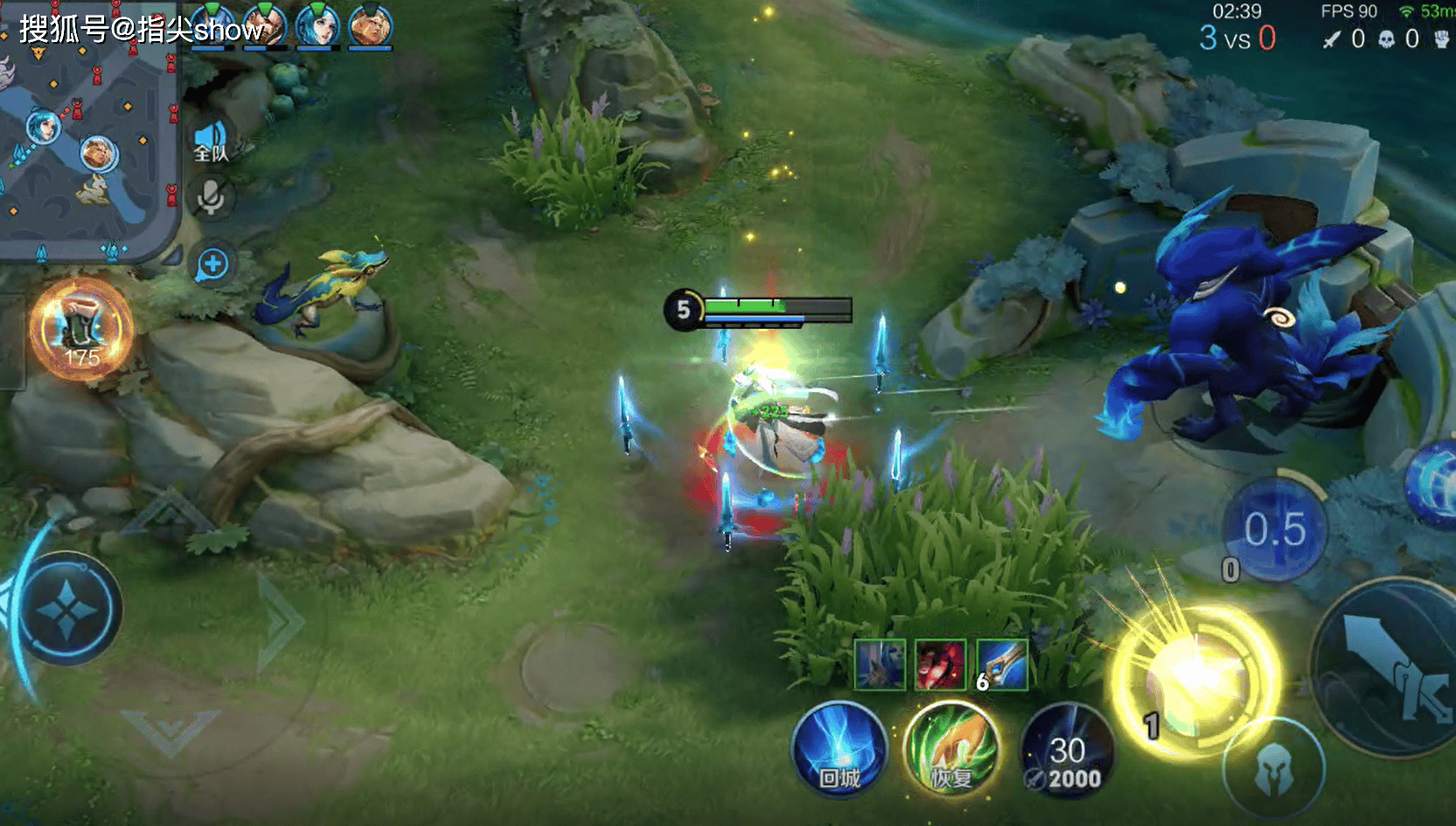The width and height of the screenshot is (1456, 826).
Task: Use the 恢复 restore ability
Action: [x=951, y=750]
